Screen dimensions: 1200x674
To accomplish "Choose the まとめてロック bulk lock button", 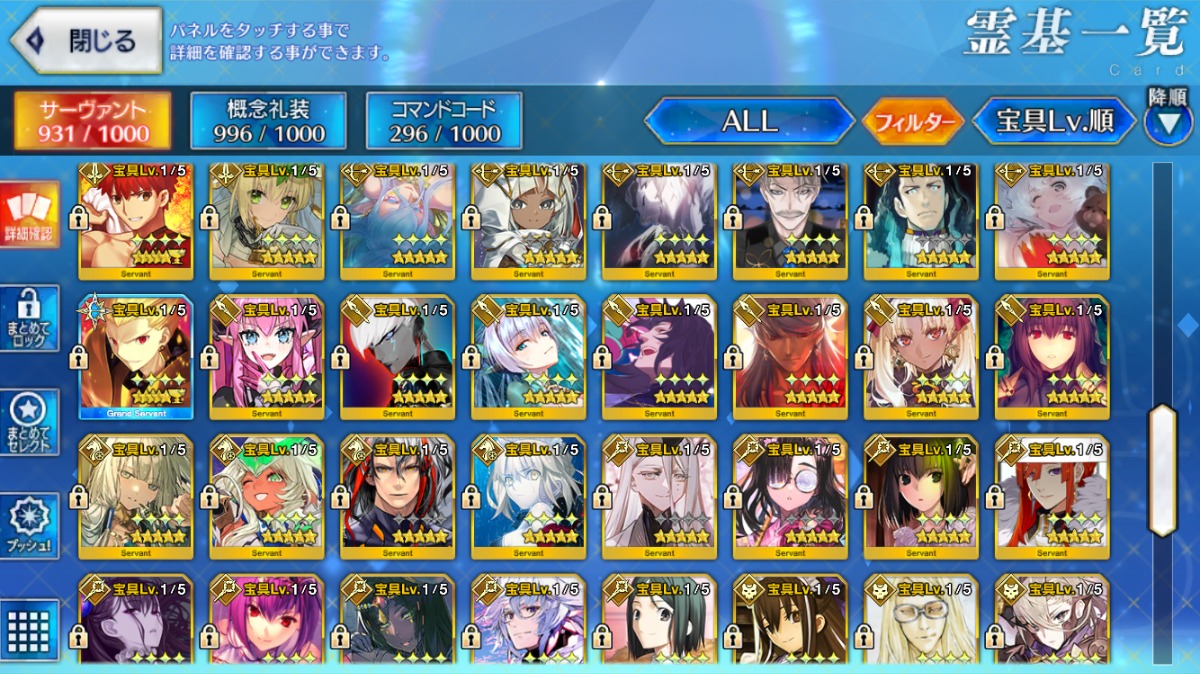I will (30, 318).
